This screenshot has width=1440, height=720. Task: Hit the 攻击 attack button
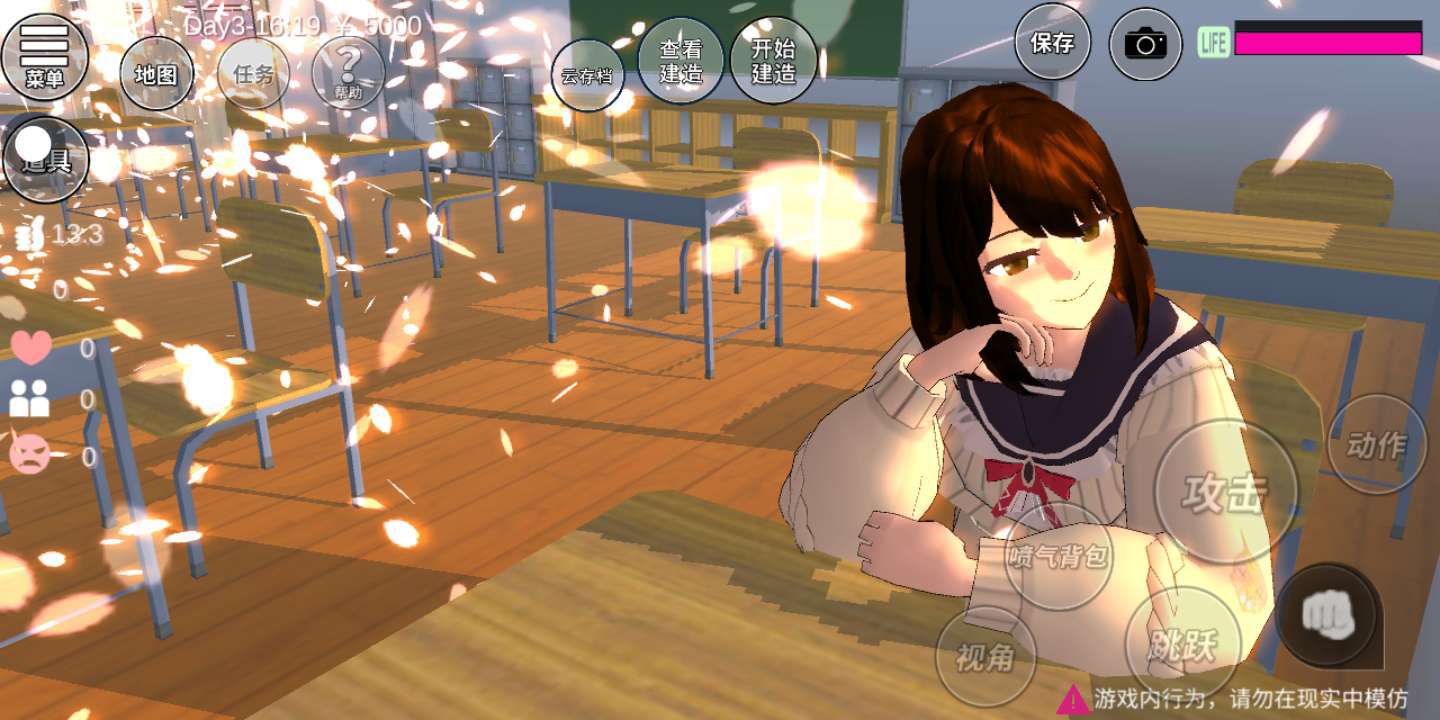(x=1225, y=493)
